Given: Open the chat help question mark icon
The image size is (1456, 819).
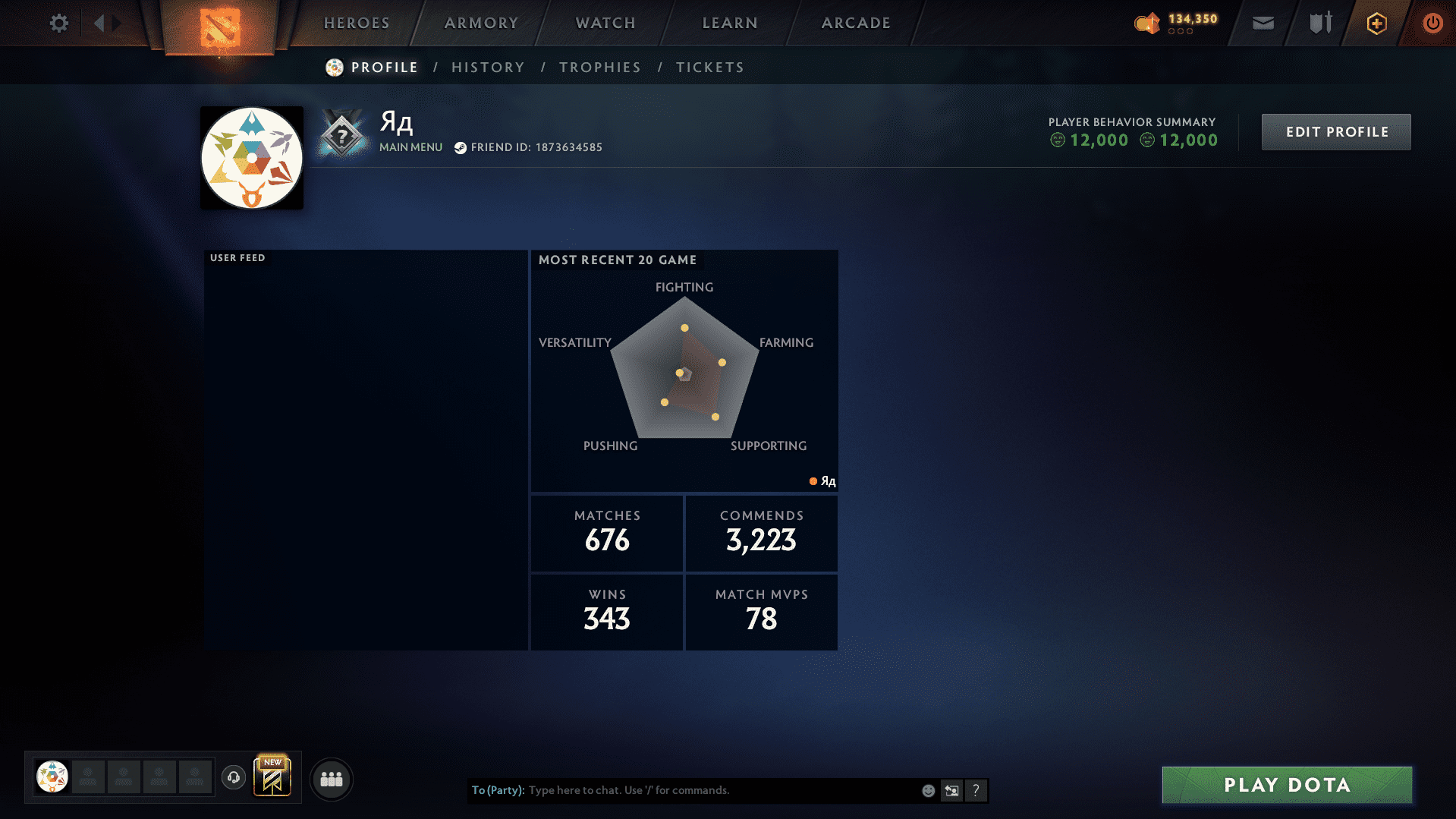Looking at the screenshot, I should pyautogui.click(x=976, y=790).
